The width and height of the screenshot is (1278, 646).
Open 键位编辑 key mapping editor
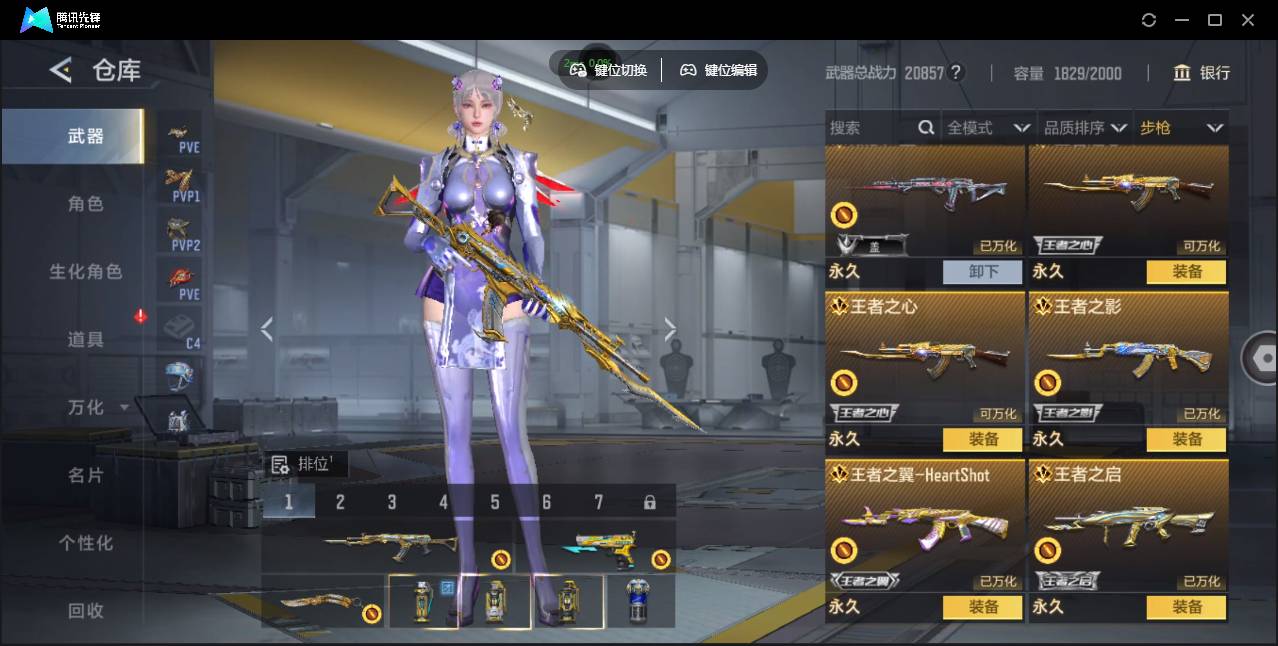718,70
